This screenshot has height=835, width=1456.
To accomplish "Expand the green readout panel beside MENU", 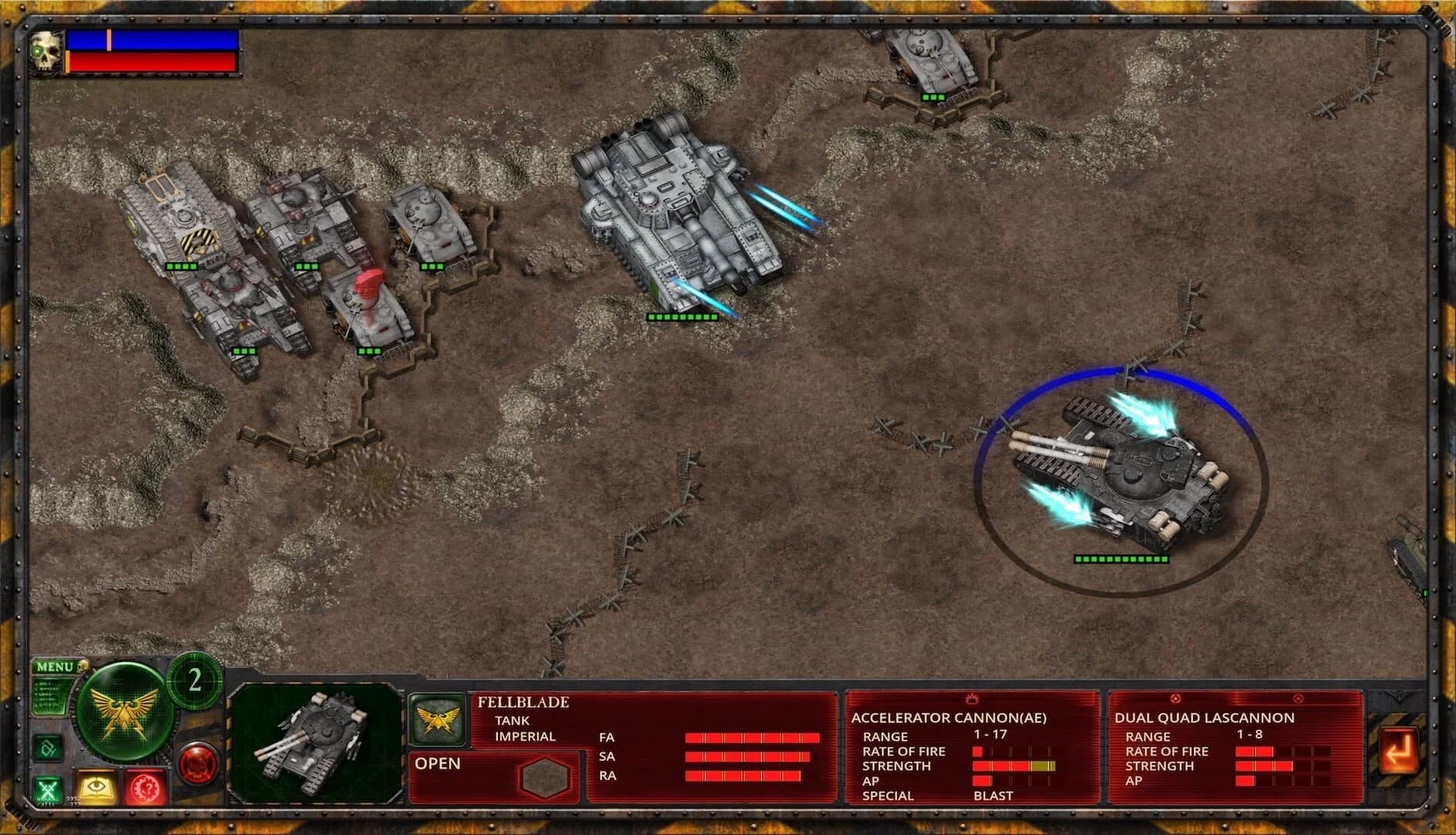I will click(49, 694).
